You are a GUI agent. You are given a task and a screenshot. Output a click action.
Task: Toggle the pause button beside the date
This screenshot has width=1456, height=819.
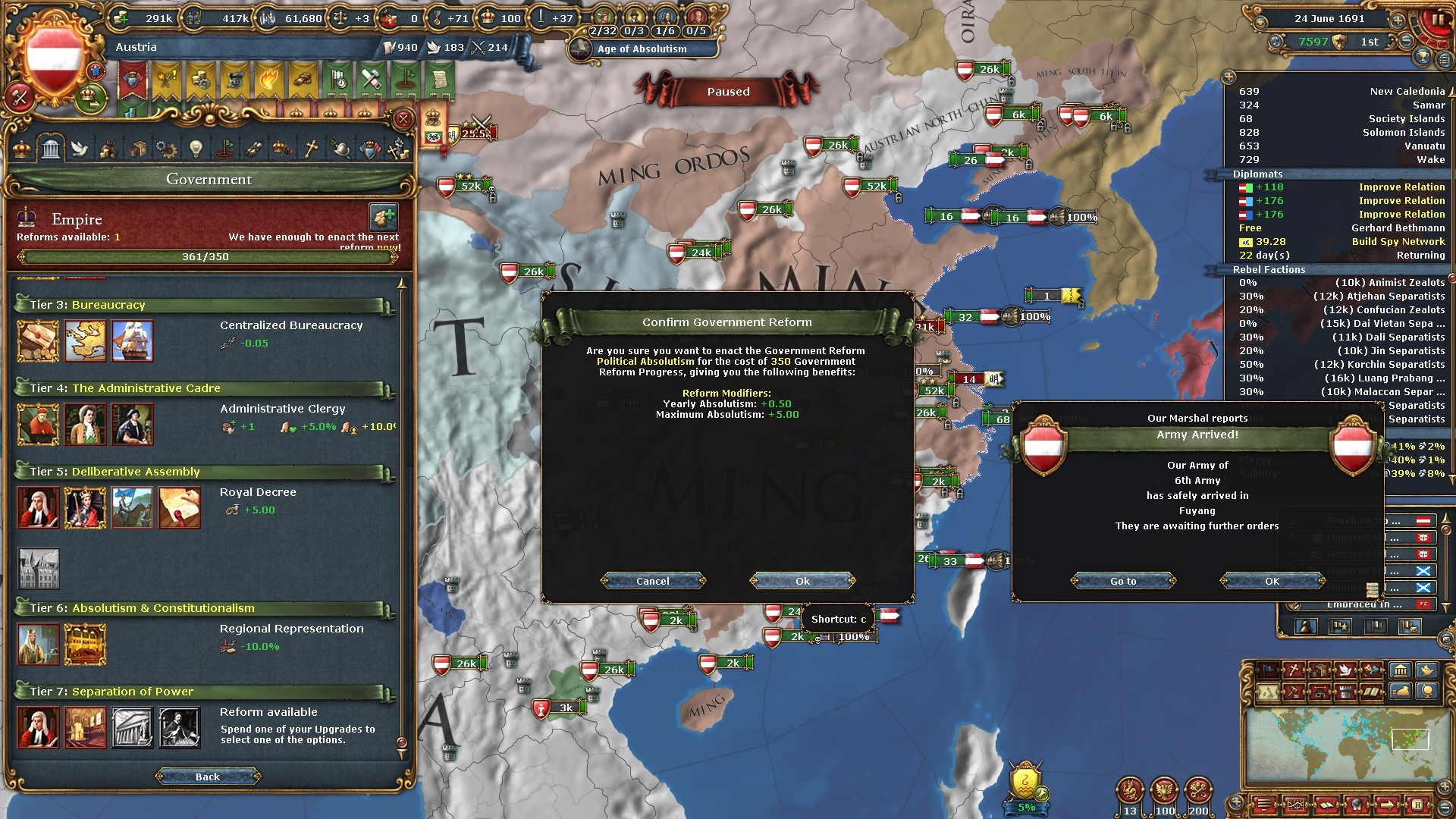(1436, 20)
